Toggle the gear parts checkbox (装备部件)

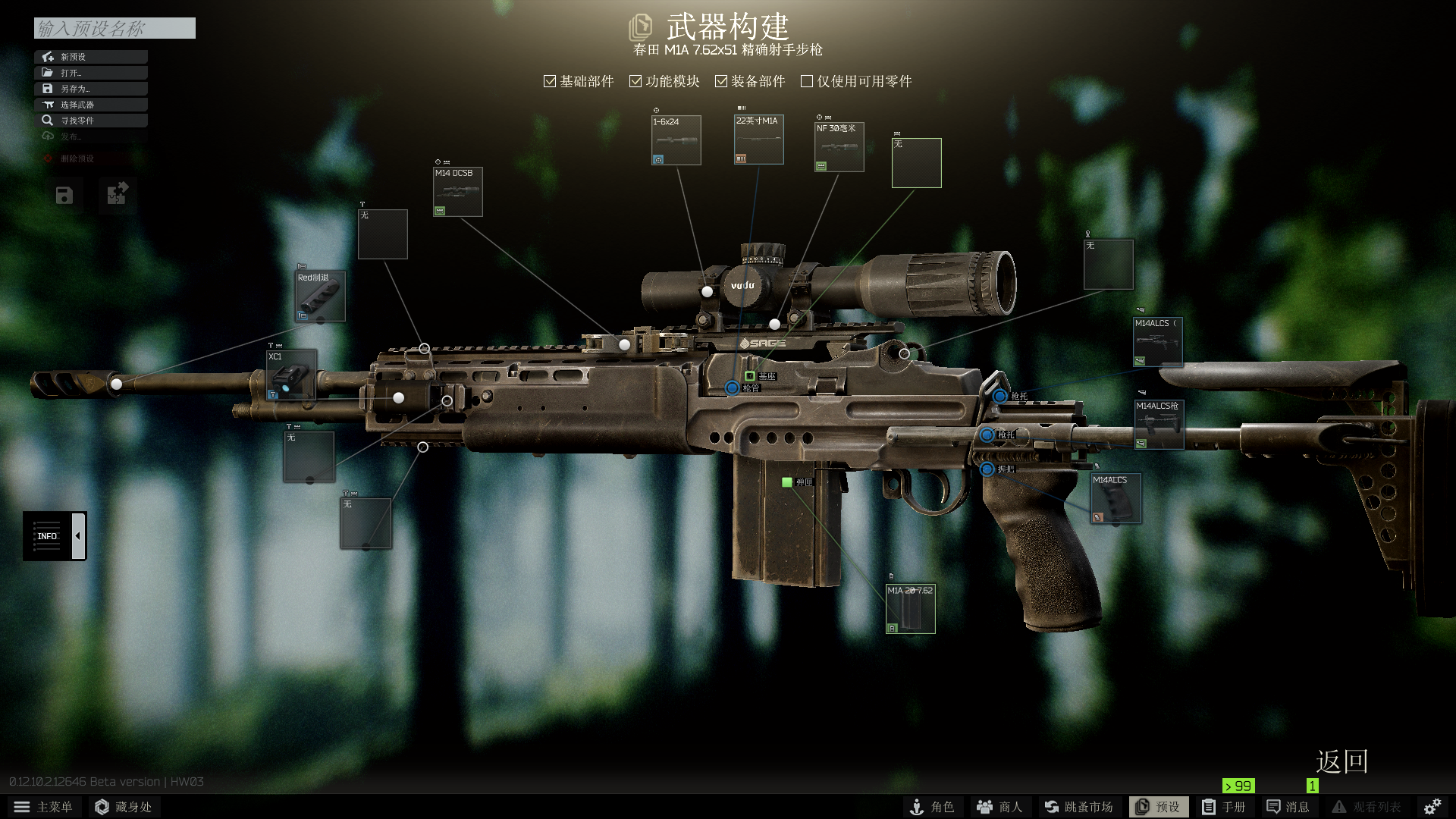[x=721, y=81]
